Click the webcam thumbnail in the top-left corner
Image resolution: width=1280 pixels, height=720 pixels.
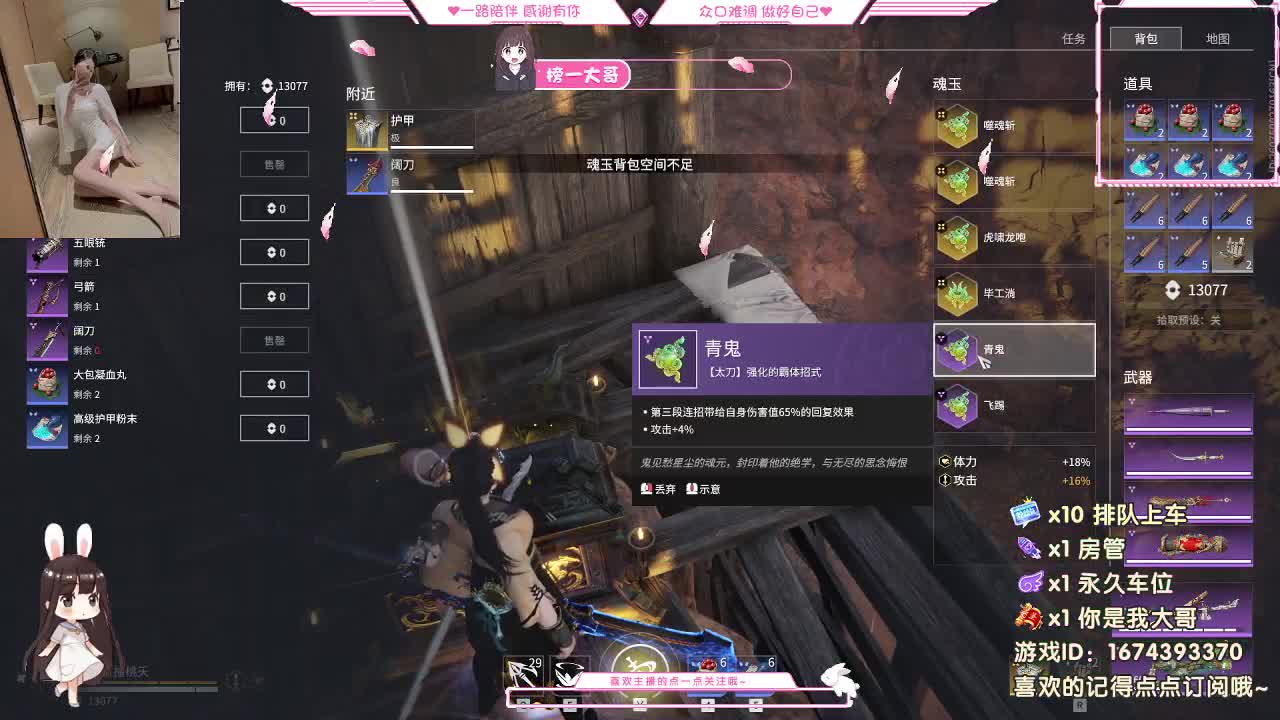(x=93, y=115)
